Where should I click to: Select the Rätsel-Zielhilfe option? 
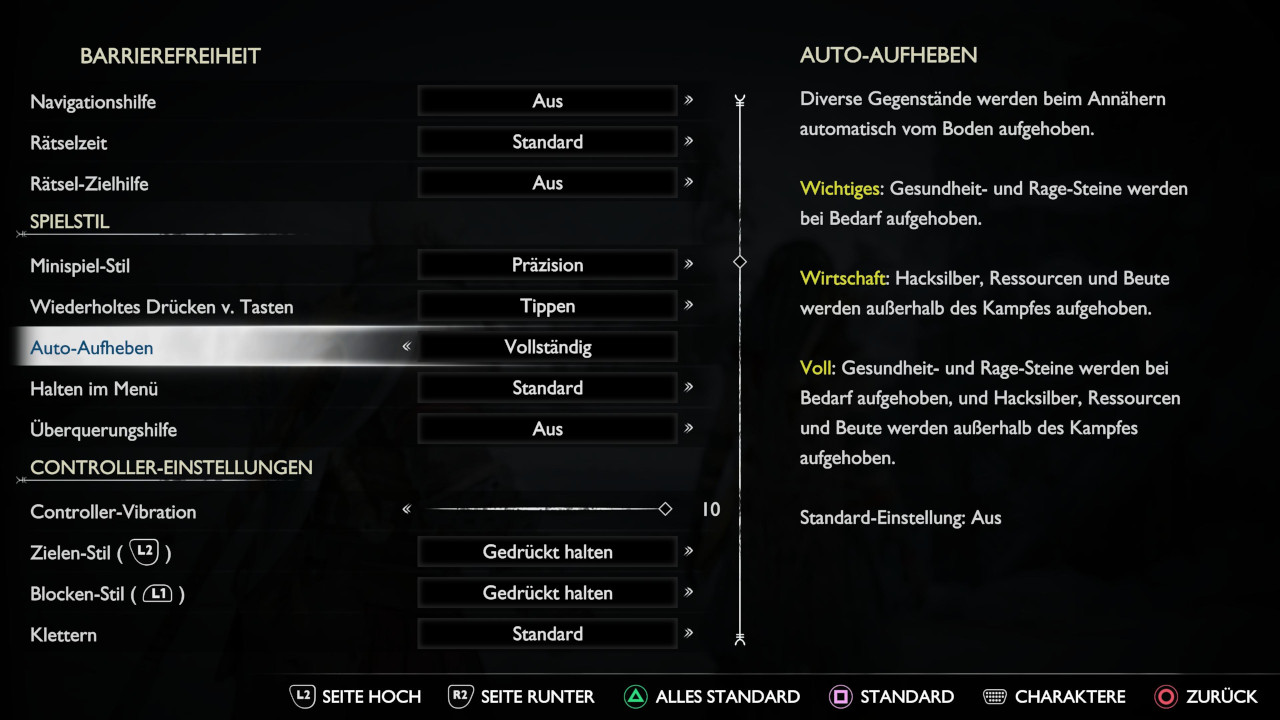pos(89,184)
